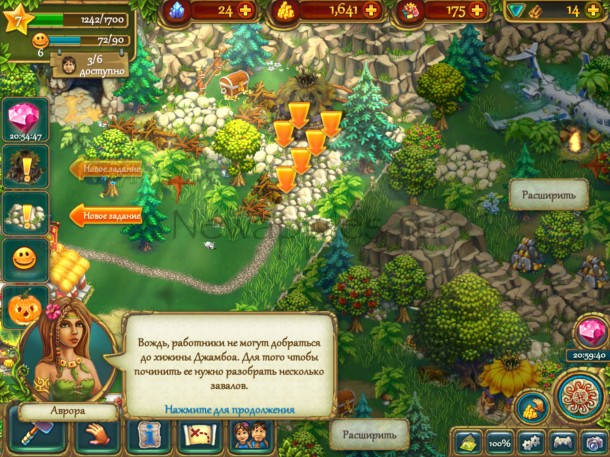The width and height of the screenshot is (610, 457).
Task: Buy more gold using the plus button
Action: (374, 10)
